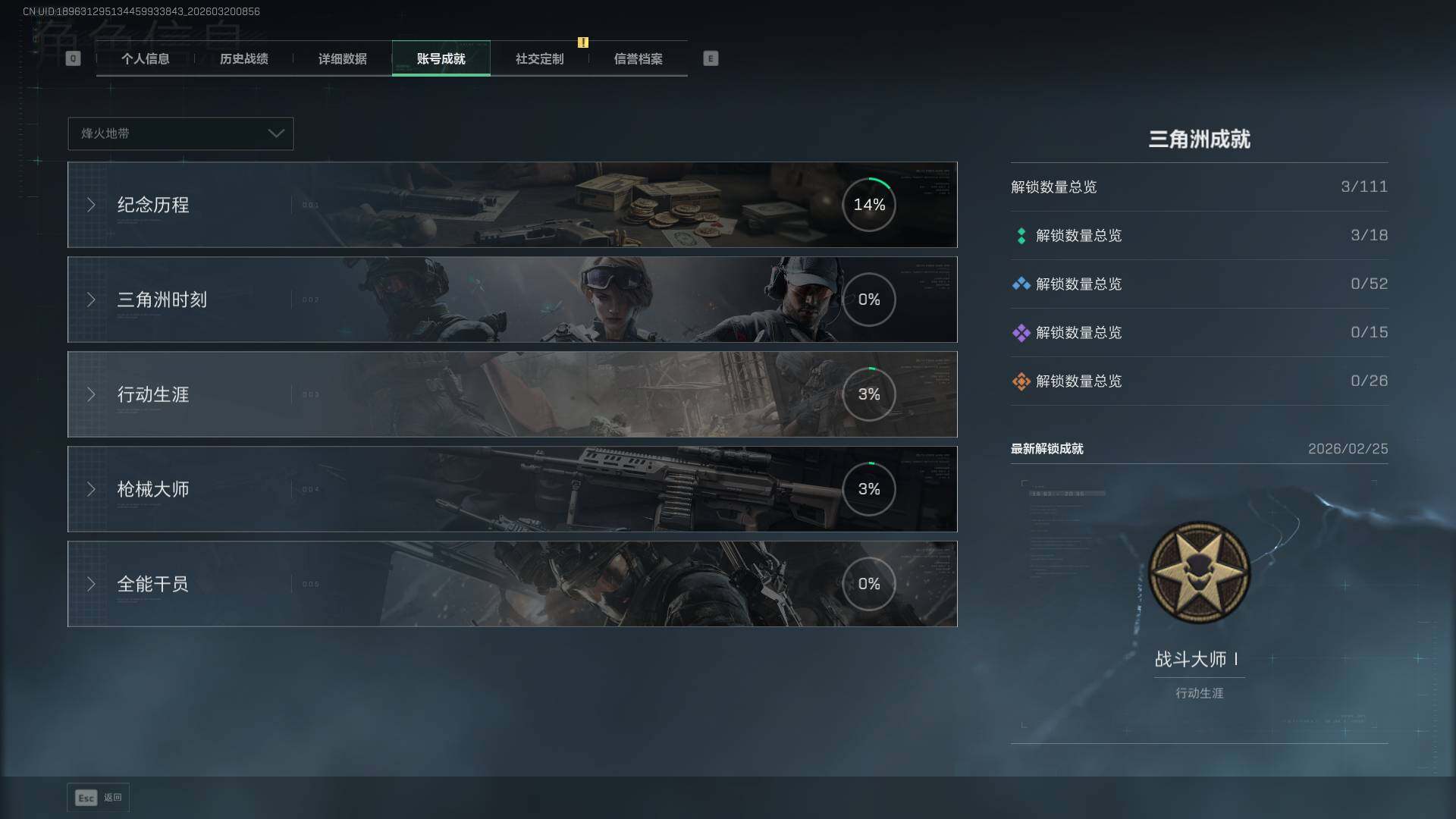Screen dimensions: 1456x819
Task: Click the 账号成就 tab
Action: coord(441,59)
